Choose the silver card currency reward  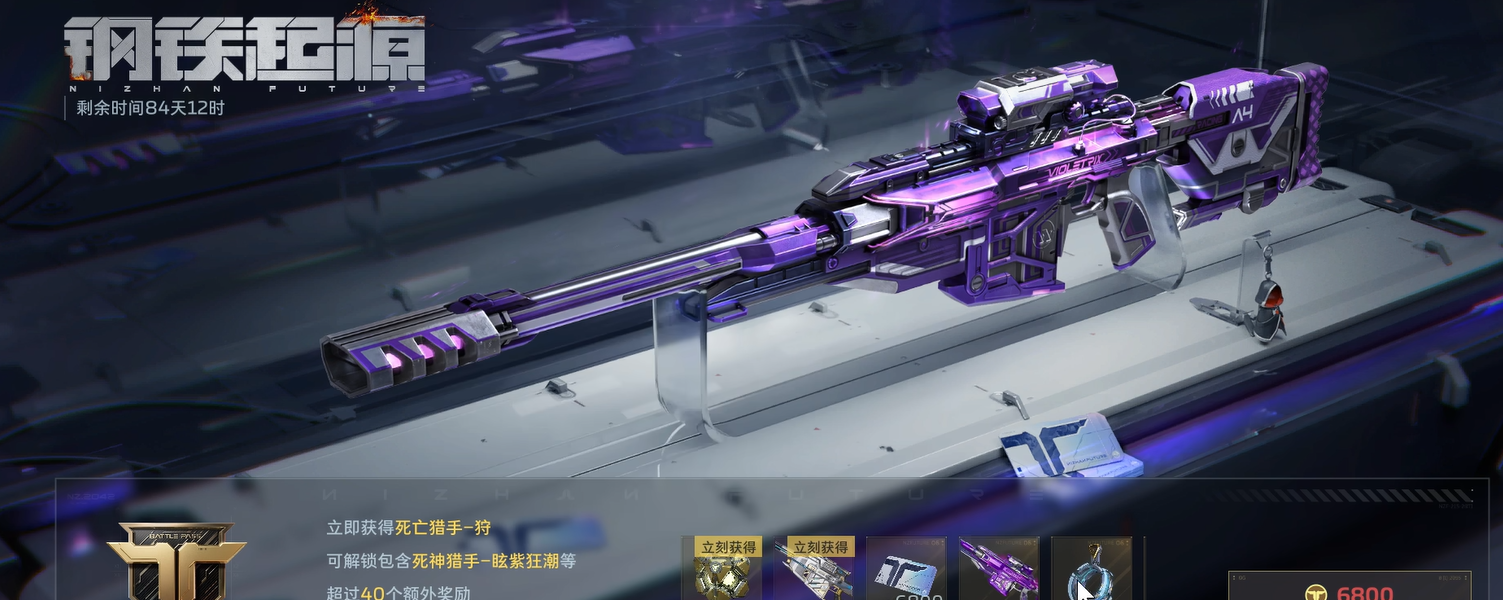(906, 572)
